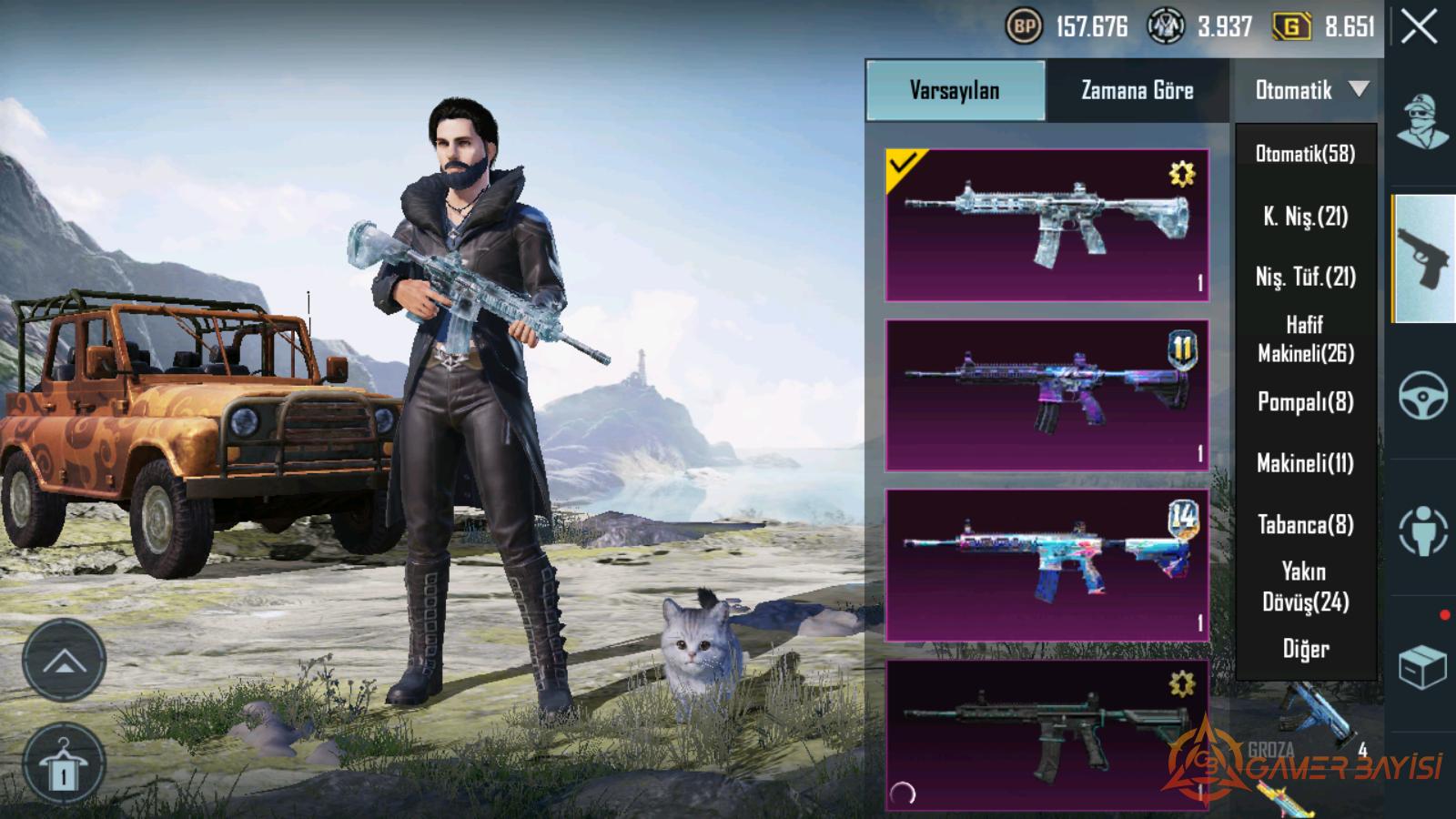Filter by Pompalı(8) shotguns
1456x819 pixels.
[x=1305, y=401]
